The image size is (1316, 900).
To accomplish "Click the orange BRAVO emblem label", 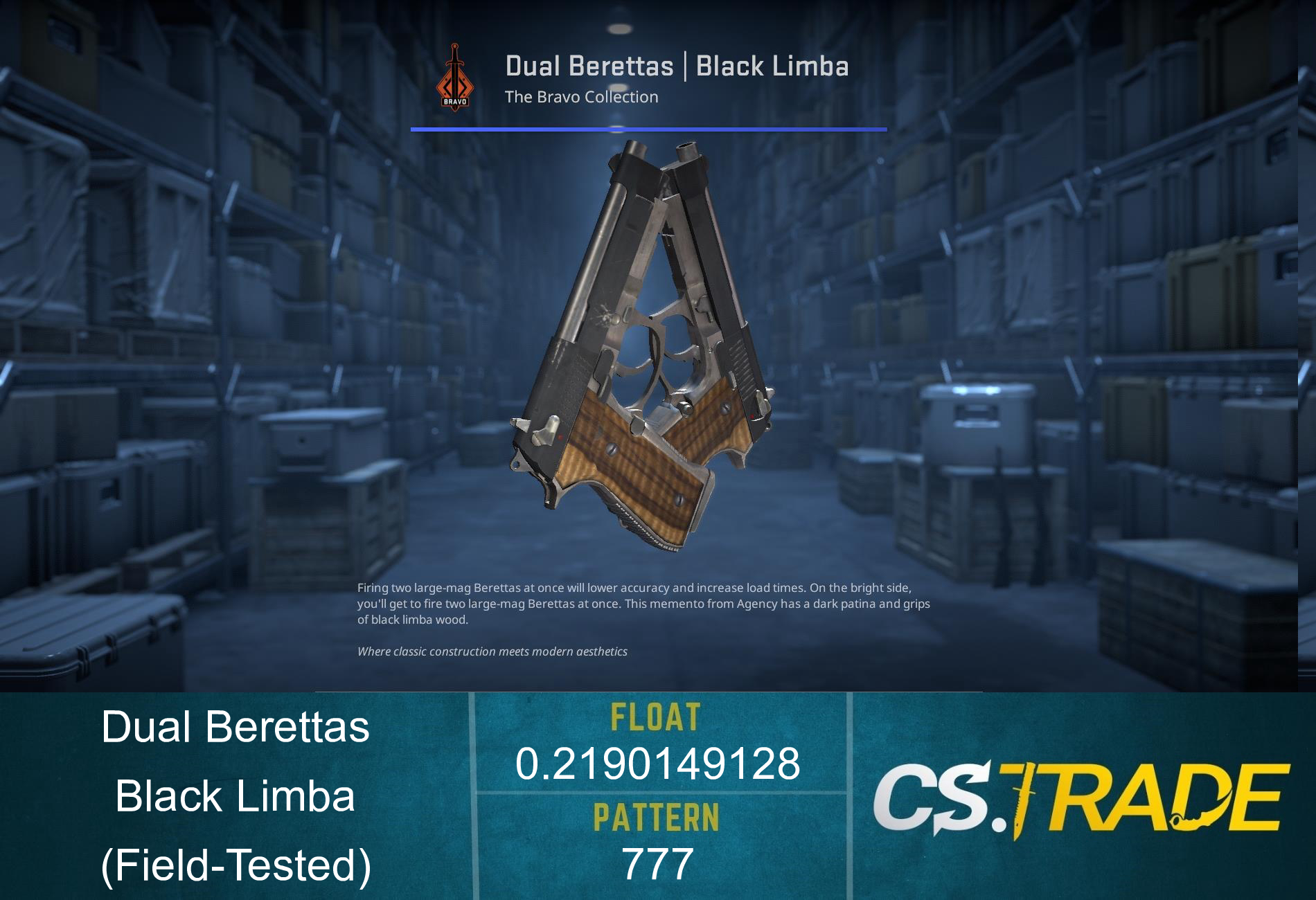I will 454,102.
